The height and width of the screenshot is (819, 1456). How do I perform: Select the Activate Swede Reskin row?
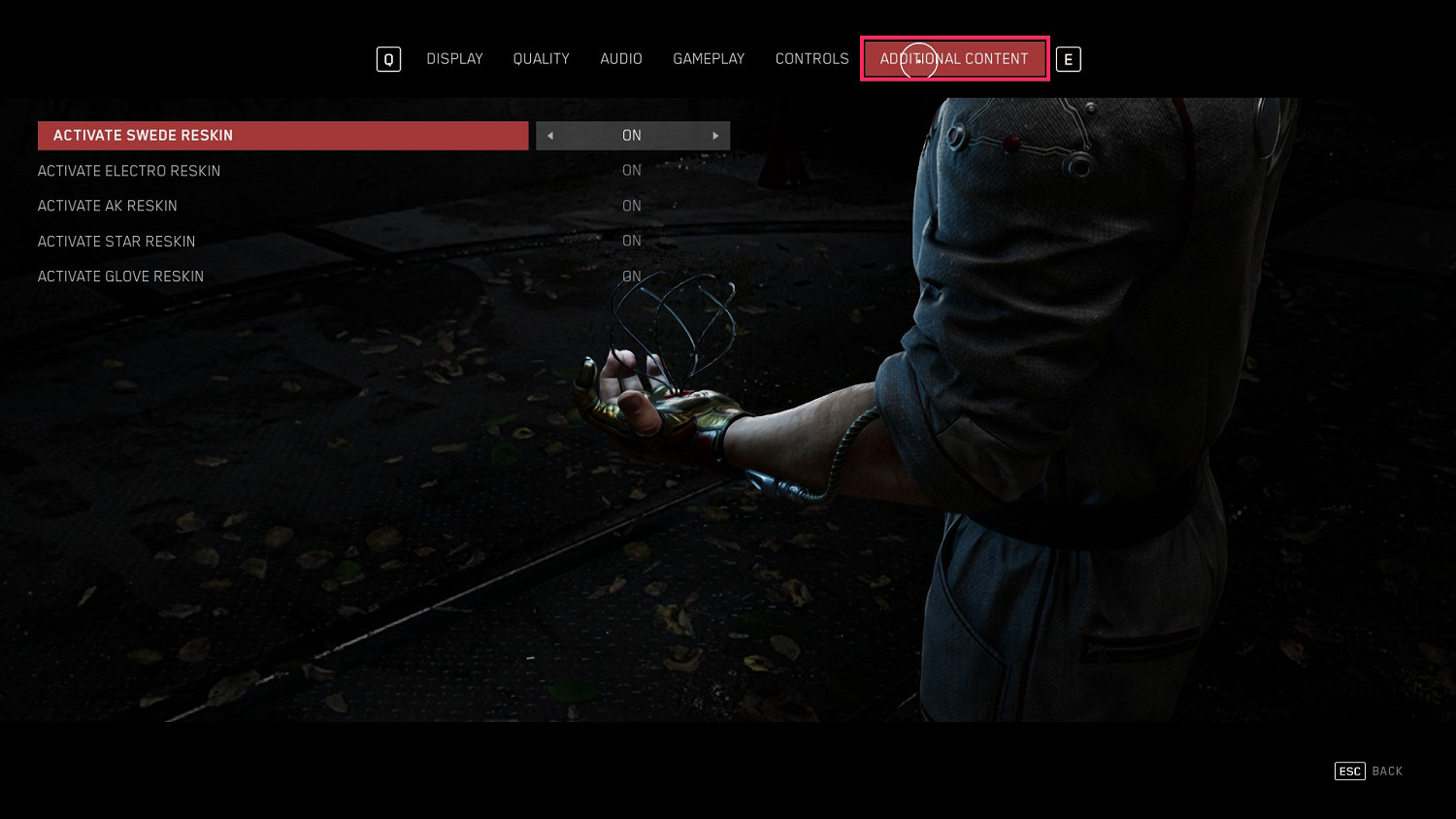click(282, 136)
